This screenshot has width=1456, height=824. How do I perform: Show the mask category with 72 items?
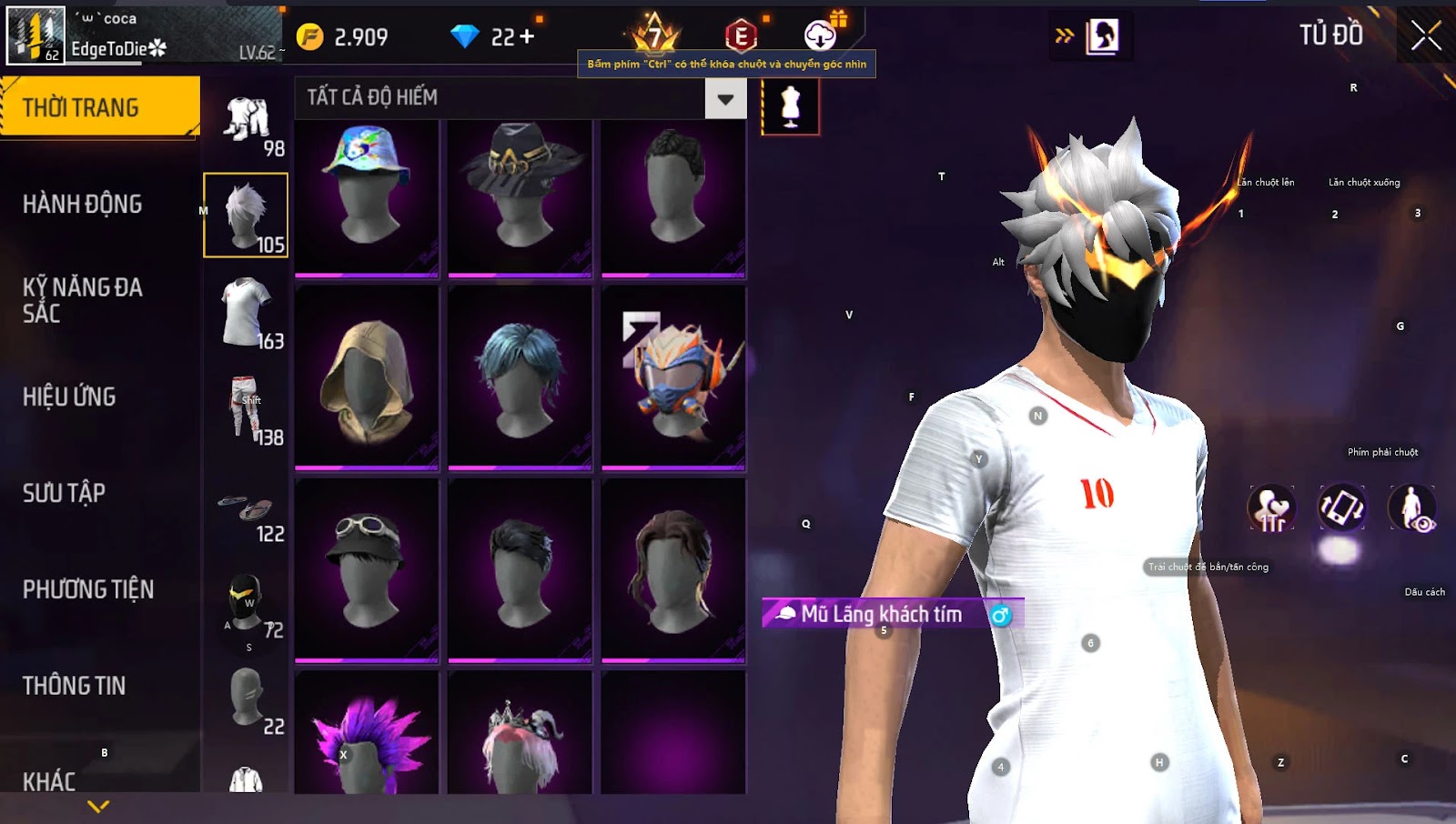248,604
